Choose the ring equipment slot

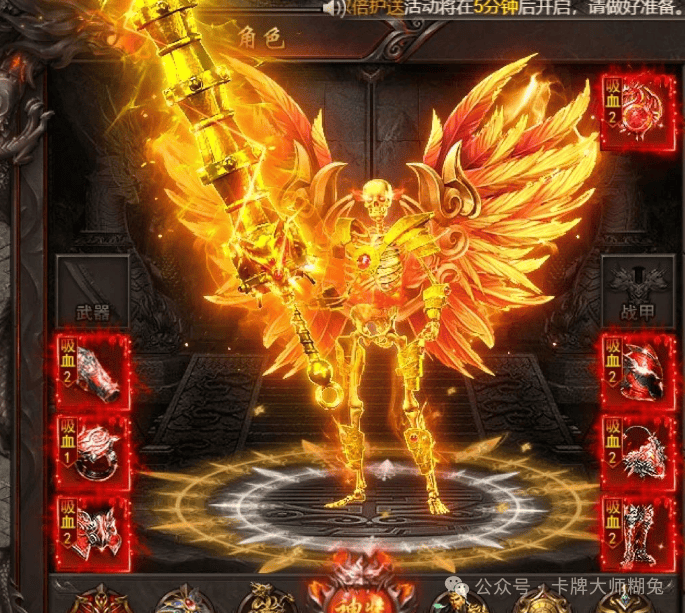coord(94,451)
